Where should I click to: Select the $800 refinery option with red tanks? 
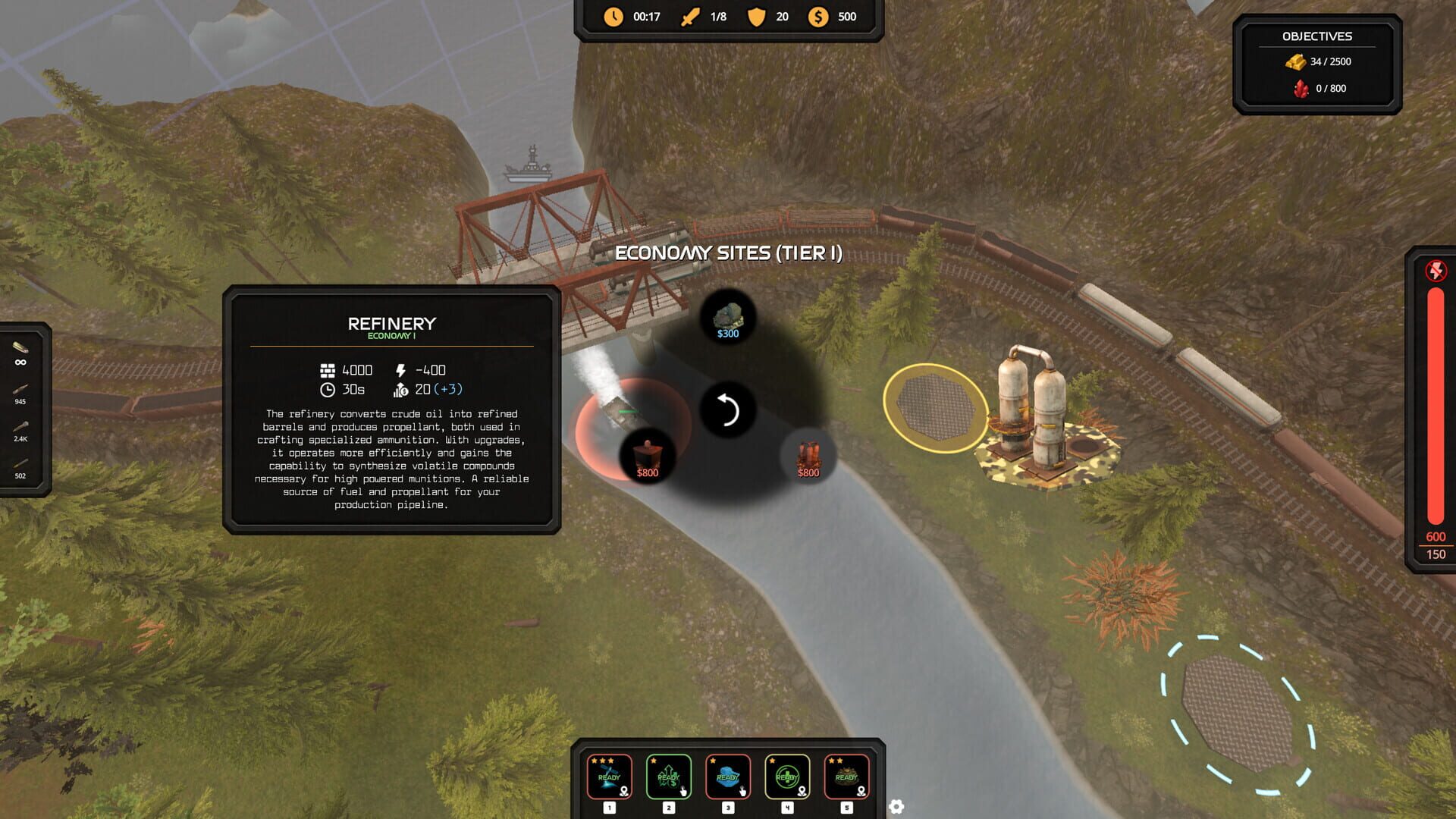(x=808, y=458)
